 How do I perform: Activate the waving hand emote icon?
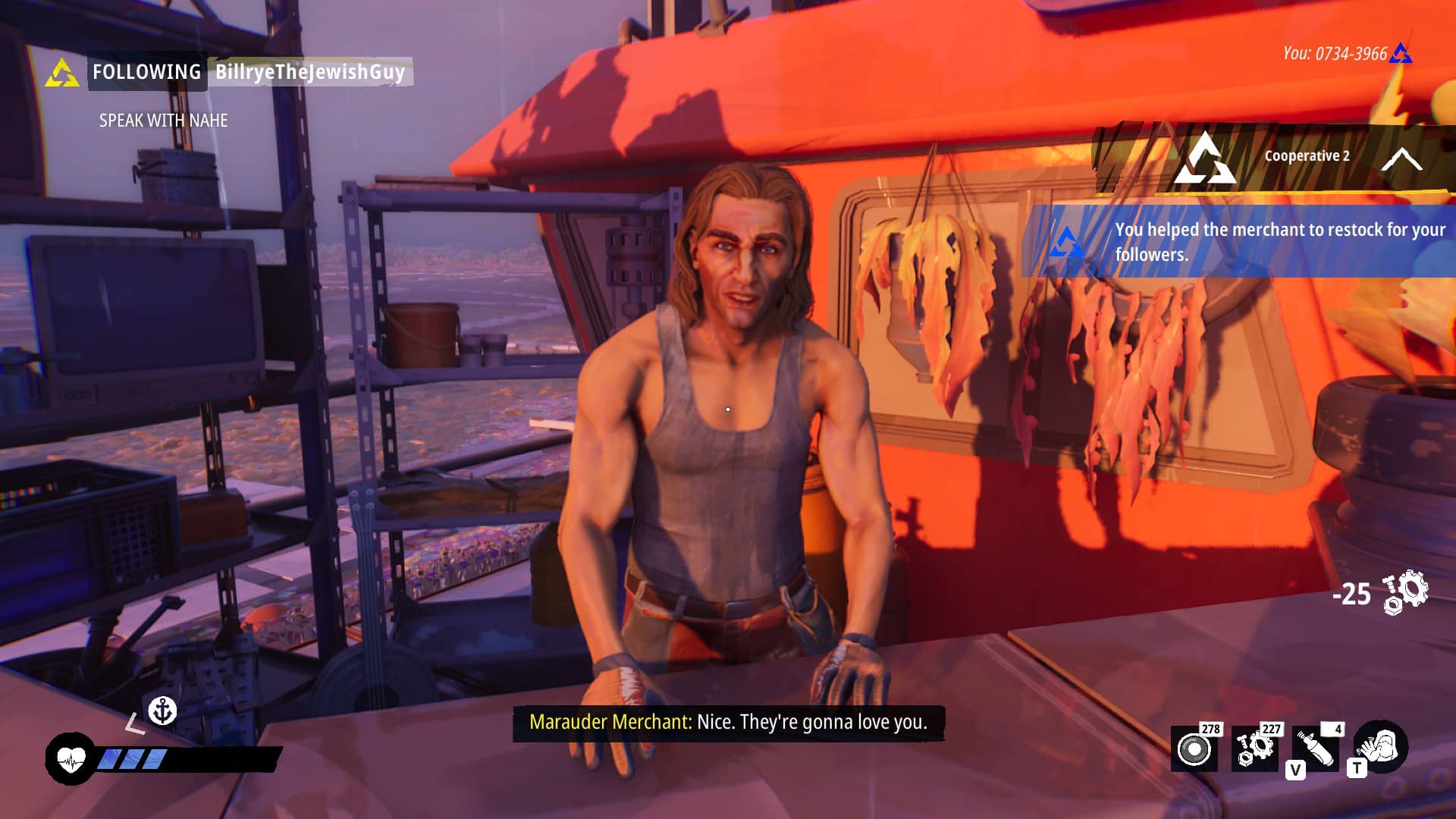point(1381,746)
